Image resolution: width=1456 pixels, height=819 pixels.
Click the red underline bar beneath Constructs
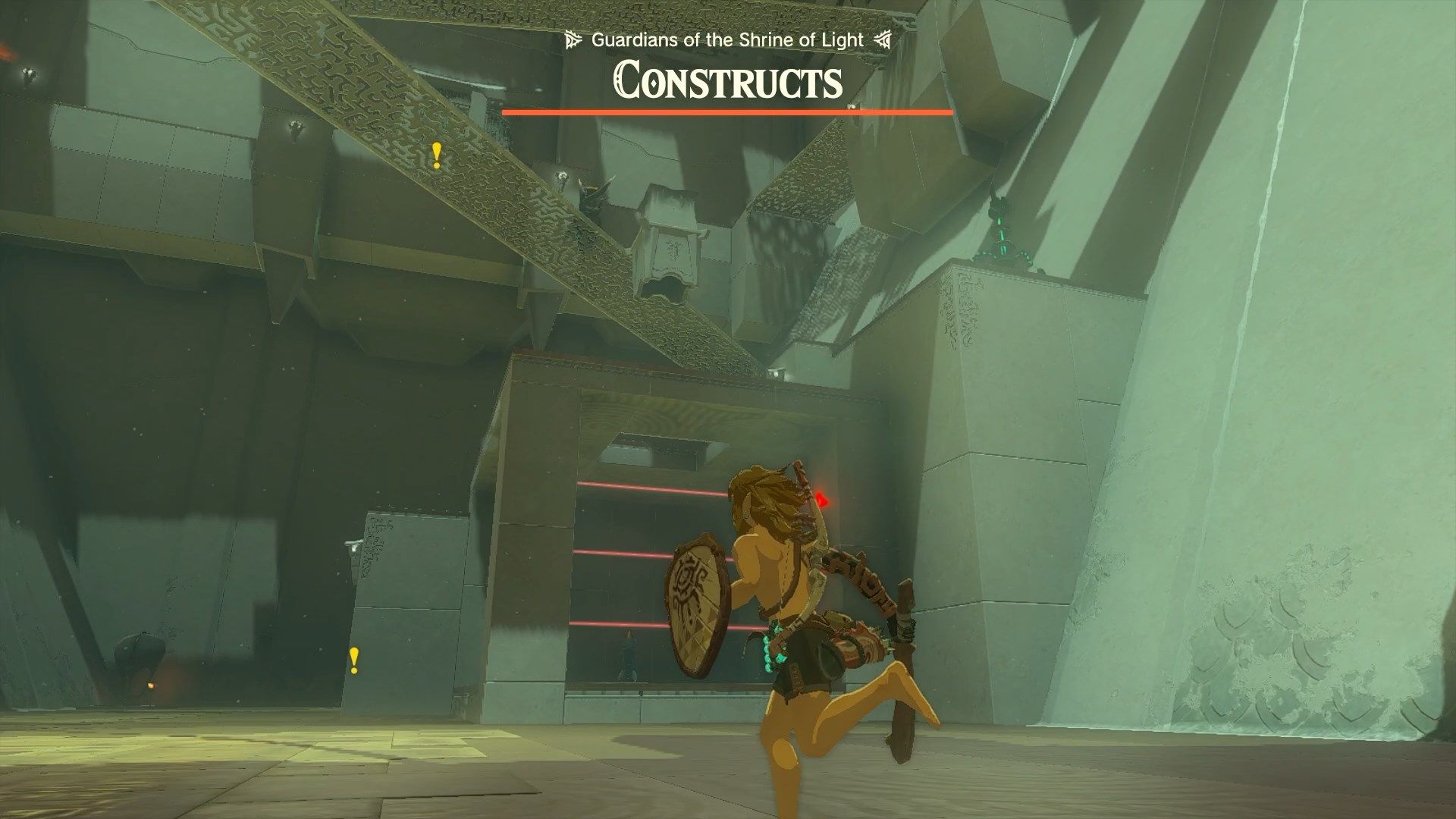pos(727,111)
